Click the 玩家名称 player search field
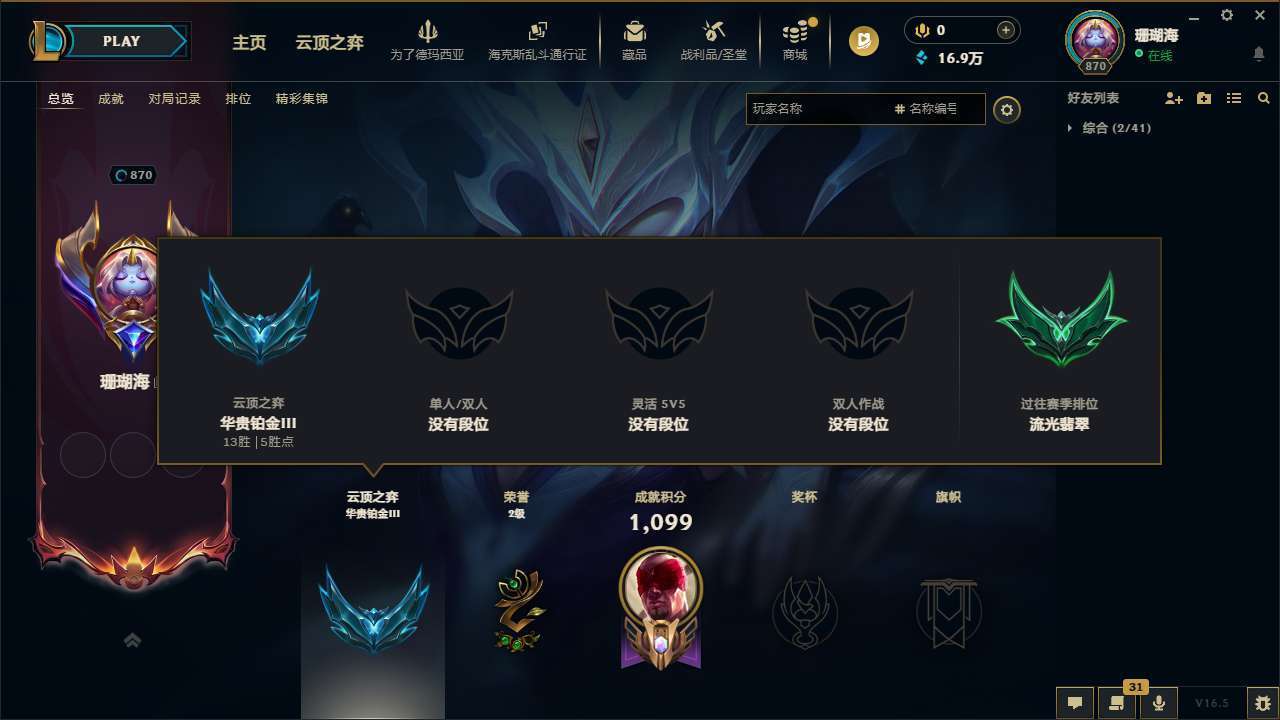1280x720 pixels. tap(820, 109)
